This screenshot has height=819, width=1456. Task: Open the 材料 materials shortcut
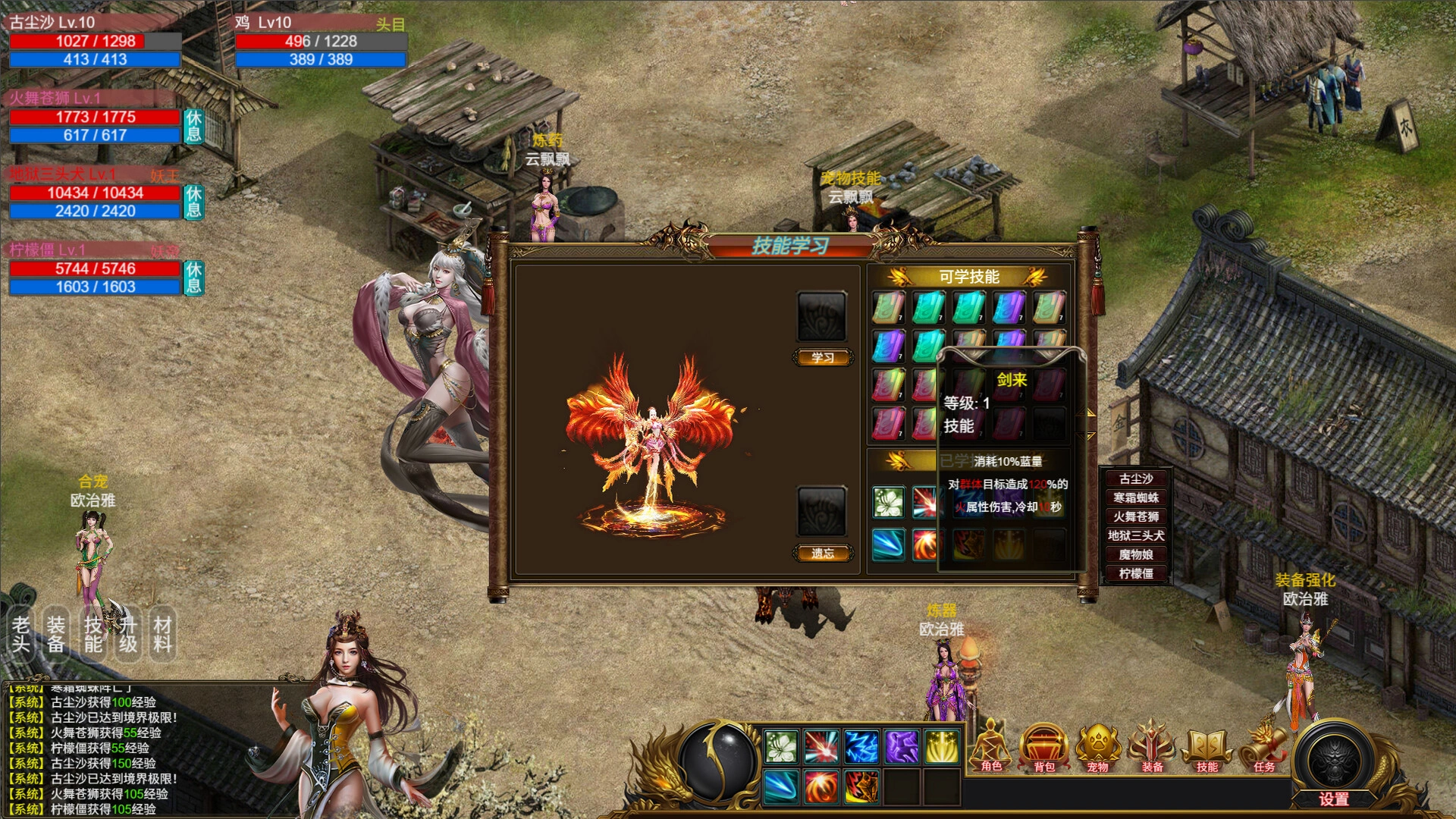click(162, 635)
